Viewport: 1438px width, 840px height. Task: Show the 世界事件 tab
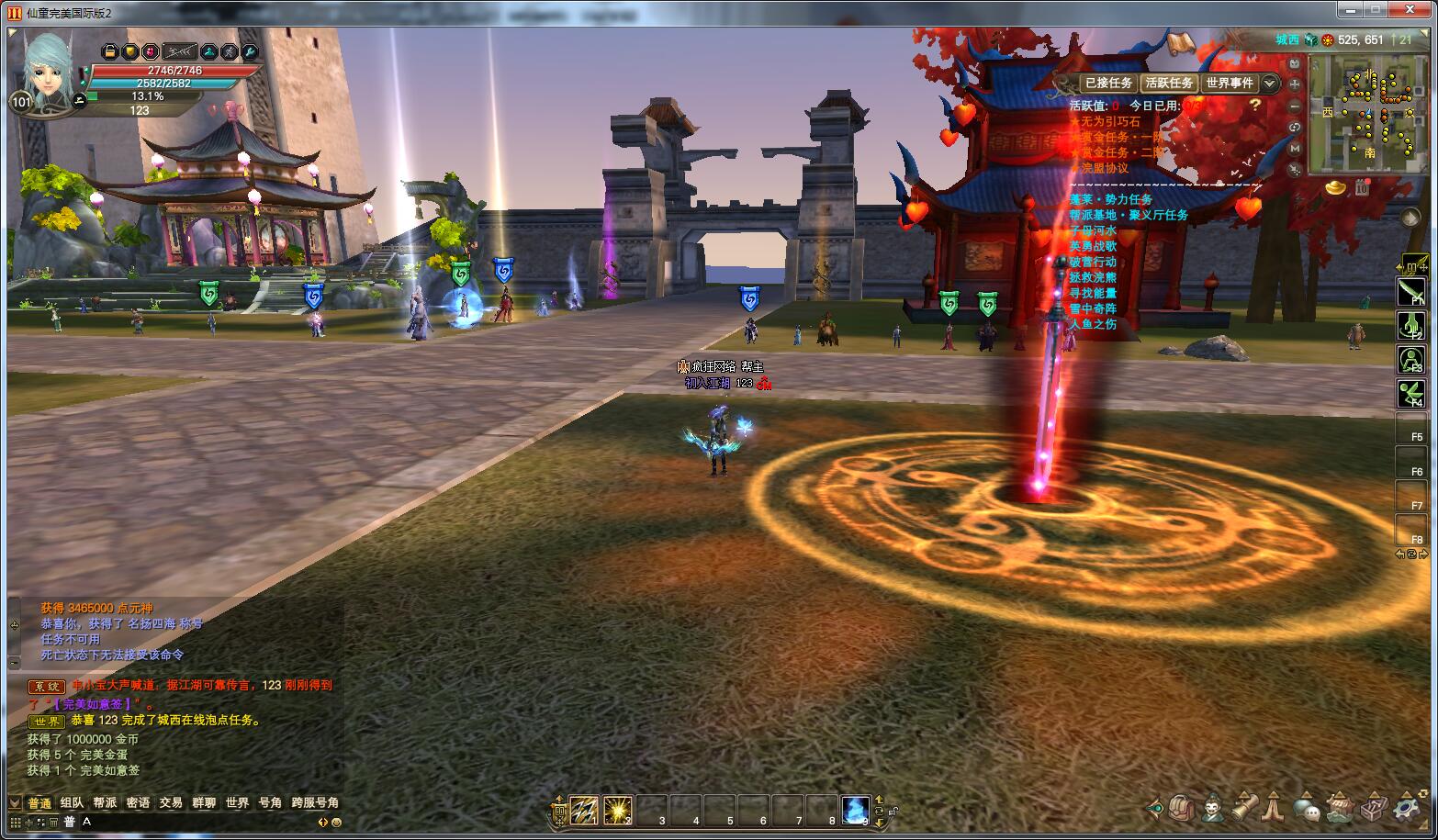(1230, 83)
